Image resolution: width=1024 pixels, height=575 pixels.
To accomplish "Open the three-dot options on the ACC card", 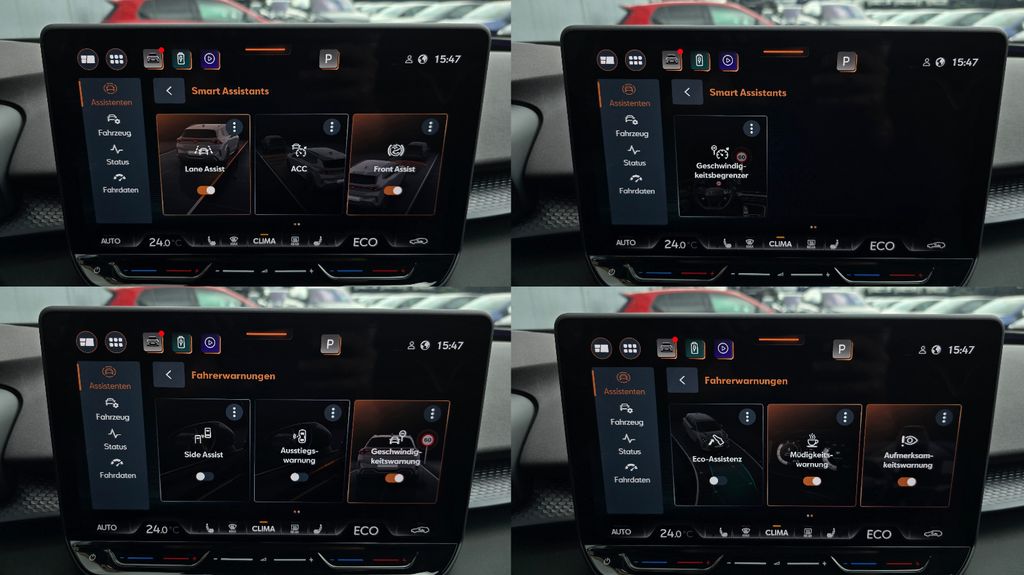I will coord(332,127).
